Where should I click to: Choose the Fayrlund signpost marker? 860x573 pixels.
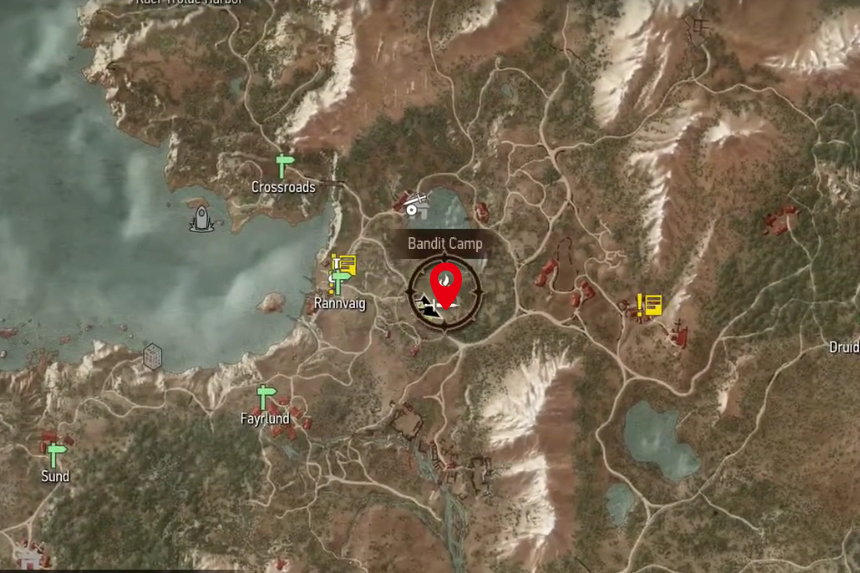pos(265,397)
